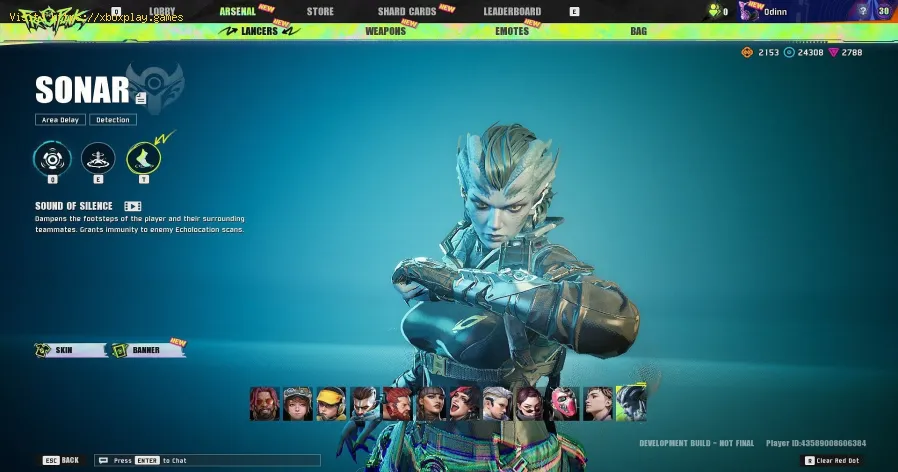
Task: Select the Q ability speaker icon
Action: tap(52, 158)
